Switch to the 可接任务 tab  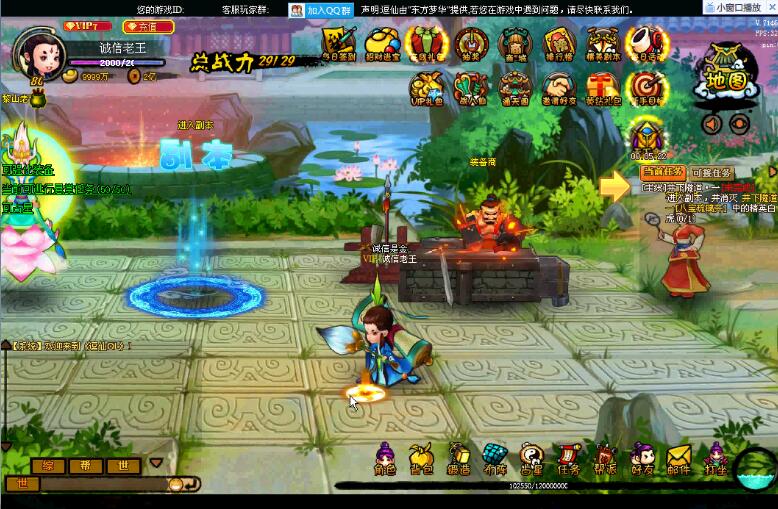click(712, 173)
